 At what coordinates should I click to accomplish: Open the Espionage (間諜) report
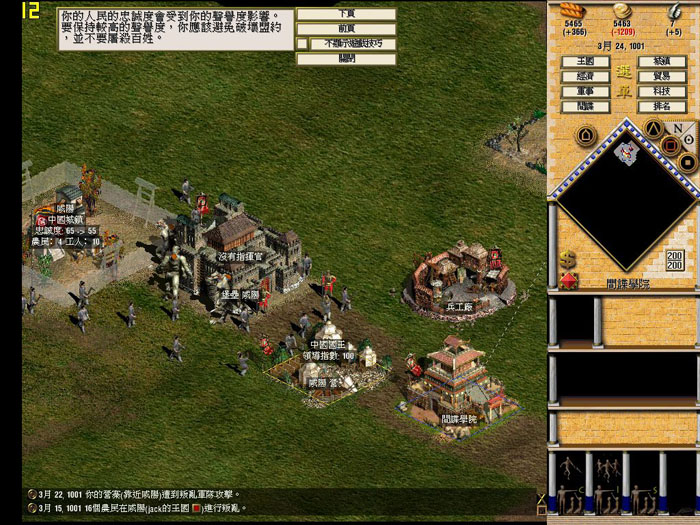(x=585, y=106)
